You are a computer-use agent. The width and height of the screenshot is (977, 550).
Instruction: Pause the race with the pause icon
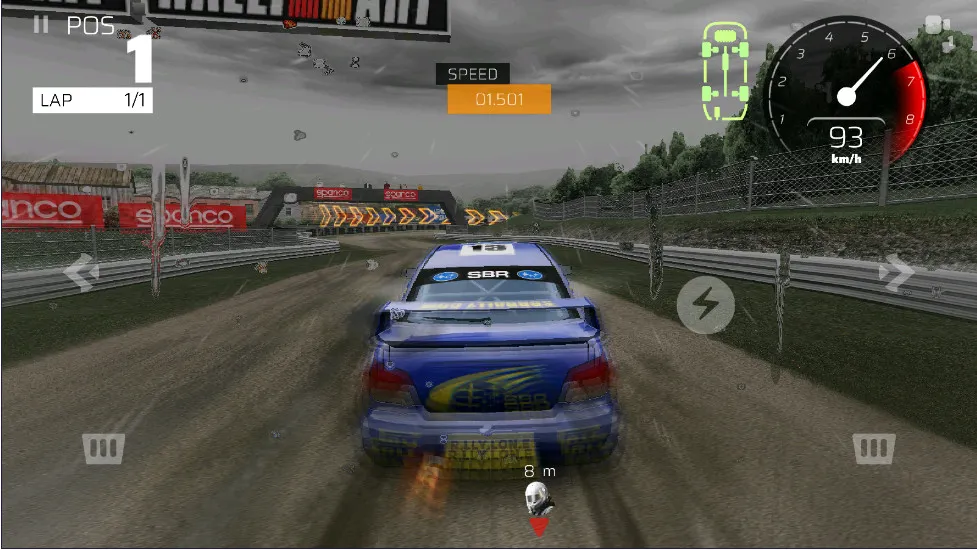(x=41, y=25)
